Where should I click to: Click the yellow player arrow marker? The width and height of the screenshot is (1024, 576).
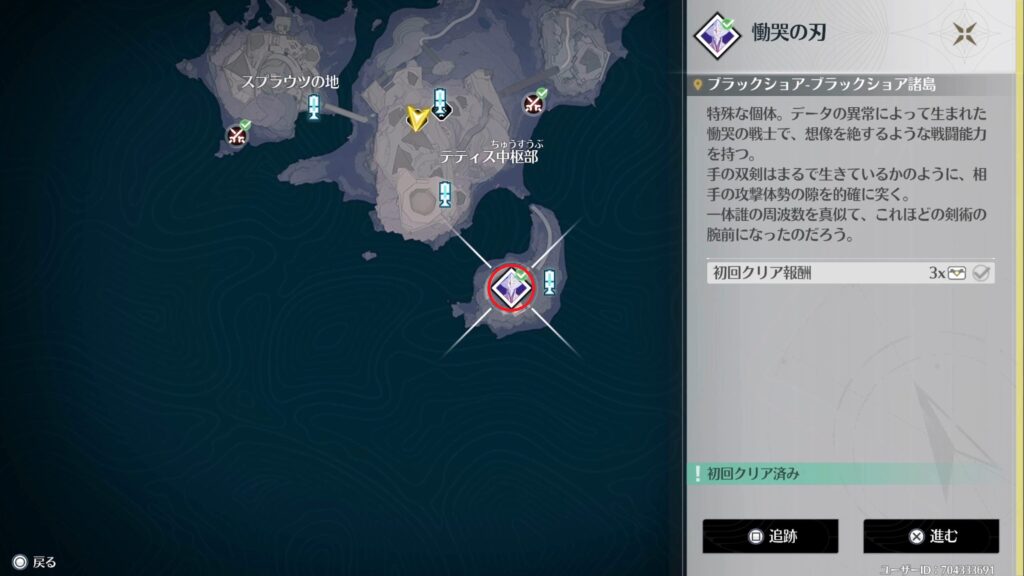click(417, 118)
